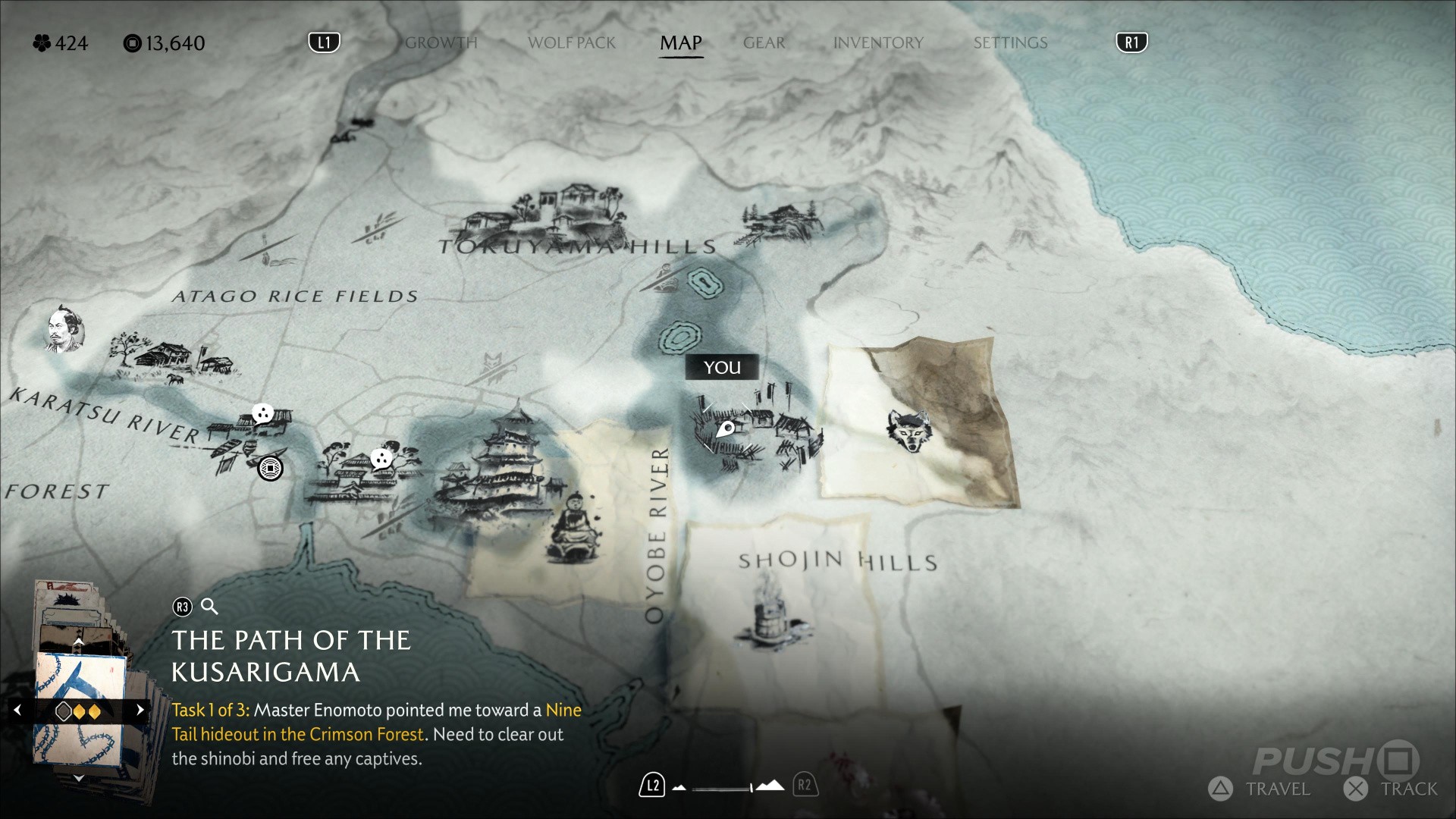Select the coin marker by Karatsu River

(270, 468)
